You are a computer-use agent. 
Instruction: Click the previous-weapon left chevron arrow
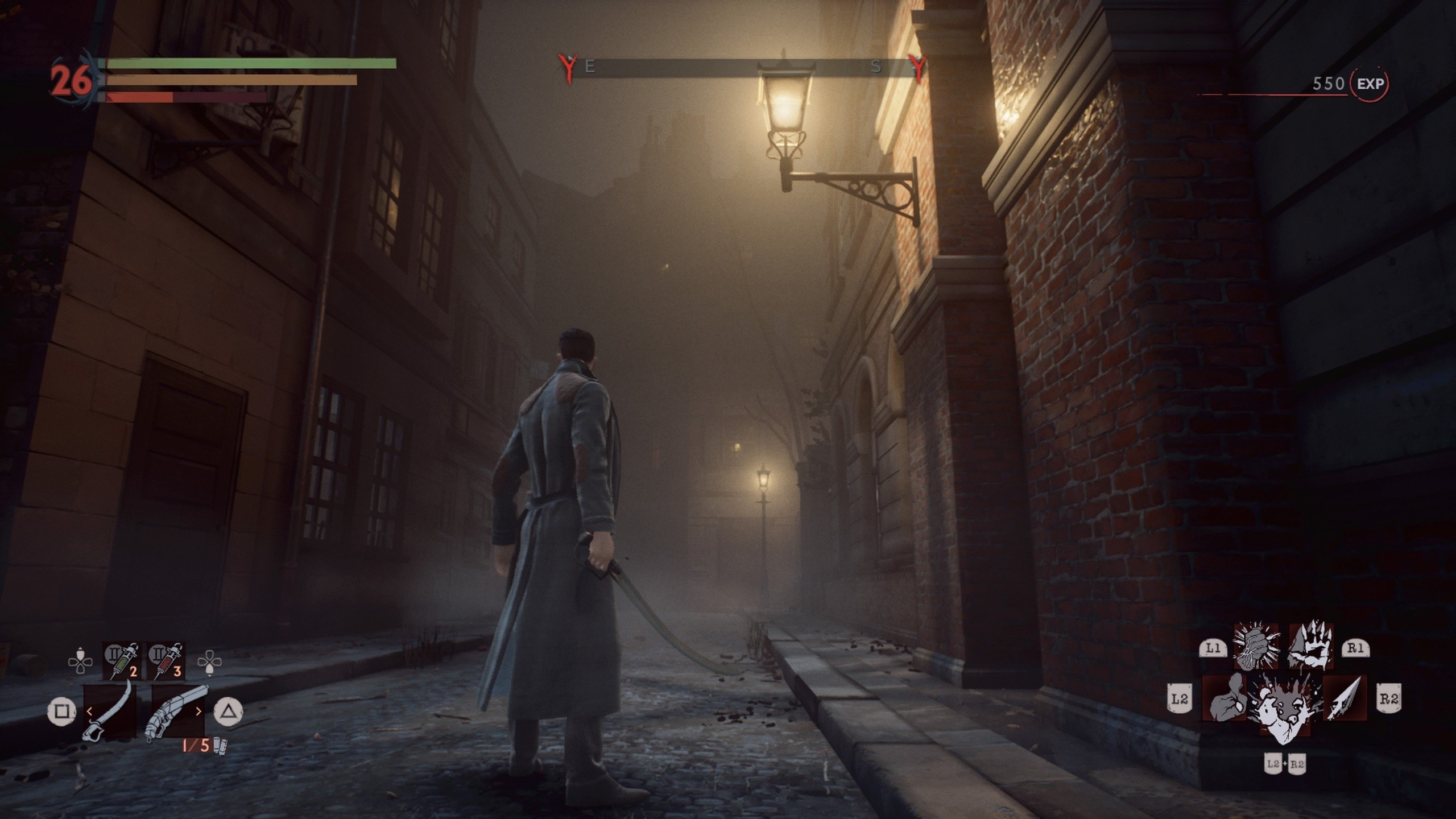89,713
